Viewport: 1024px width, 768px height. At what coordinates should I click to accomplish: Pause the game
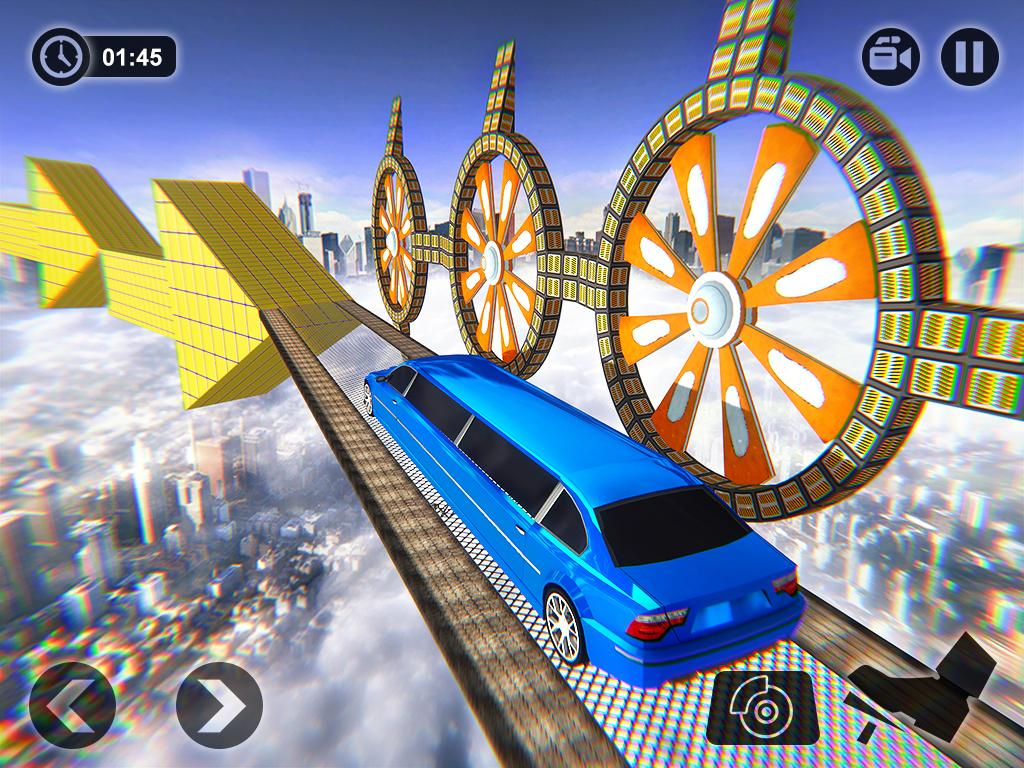click(969, 56)
